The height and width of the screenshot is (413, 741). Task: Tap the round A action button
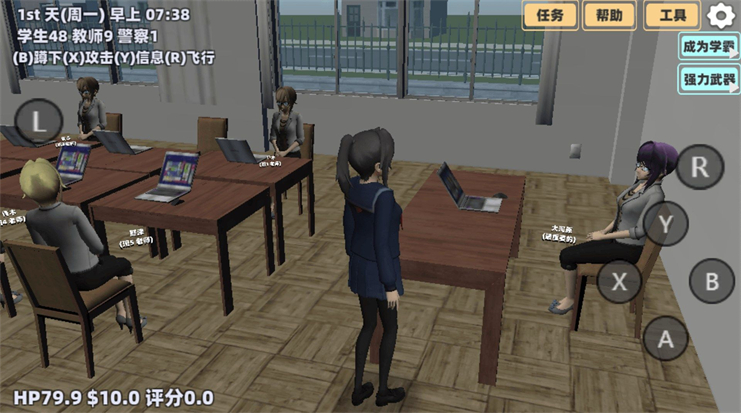click(x=665, y=339)
